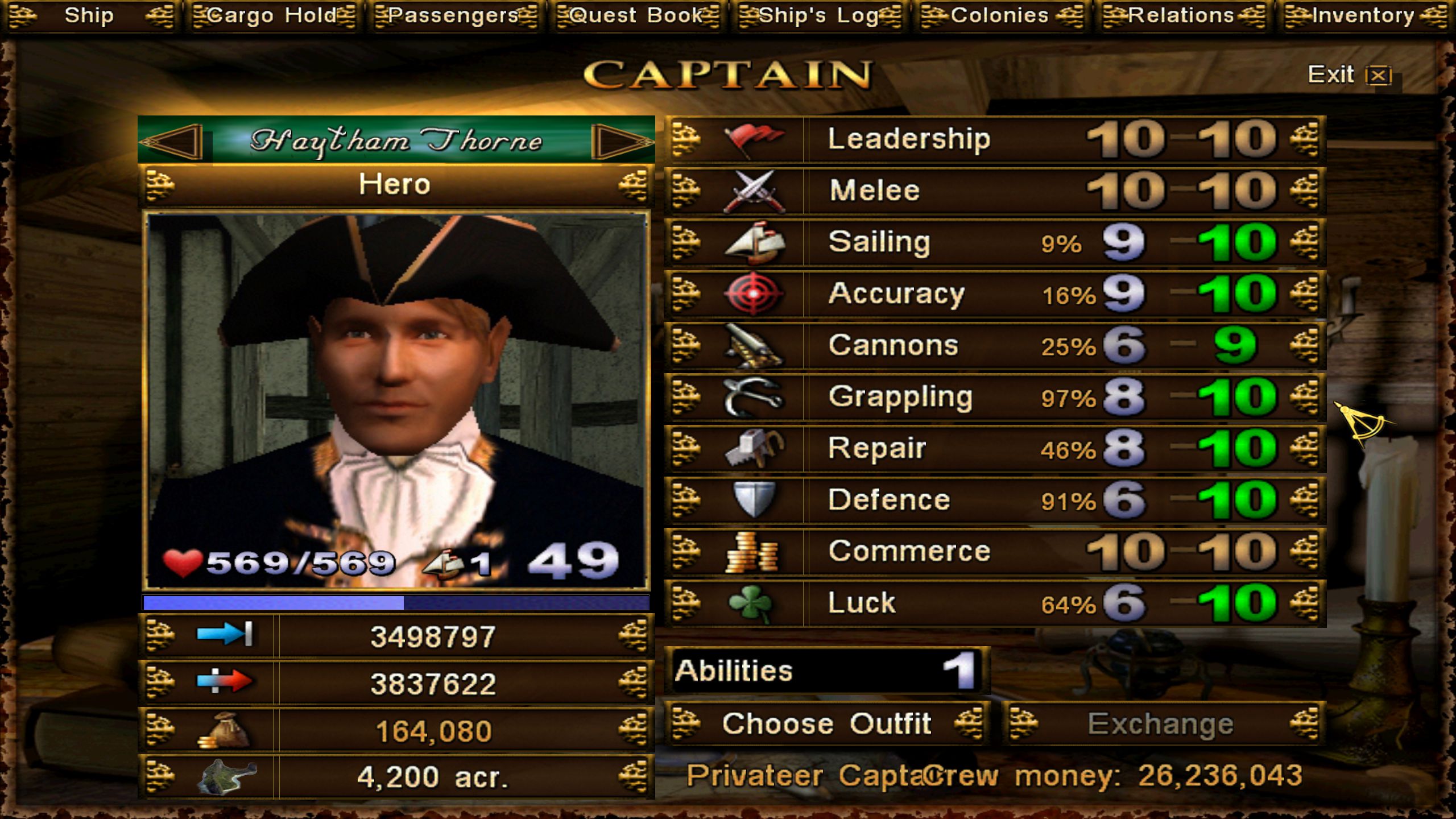1456x819 pixels.
Task: Switch to the Cargo Hold tab
Action: click(273, 15)
